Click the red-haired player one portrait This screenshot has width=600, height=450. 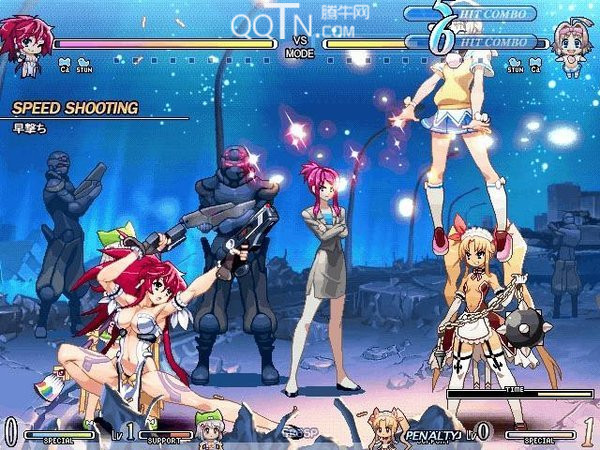[x=26, y=43]
